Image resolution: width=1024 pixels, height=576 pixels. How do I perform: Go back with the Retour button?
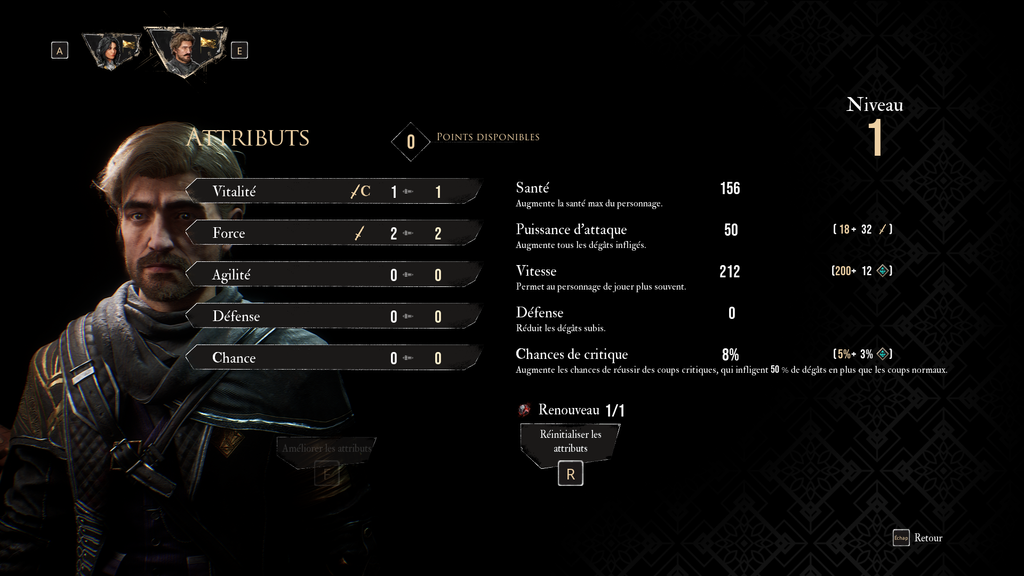pyautogui.click(x=918, y=538)
